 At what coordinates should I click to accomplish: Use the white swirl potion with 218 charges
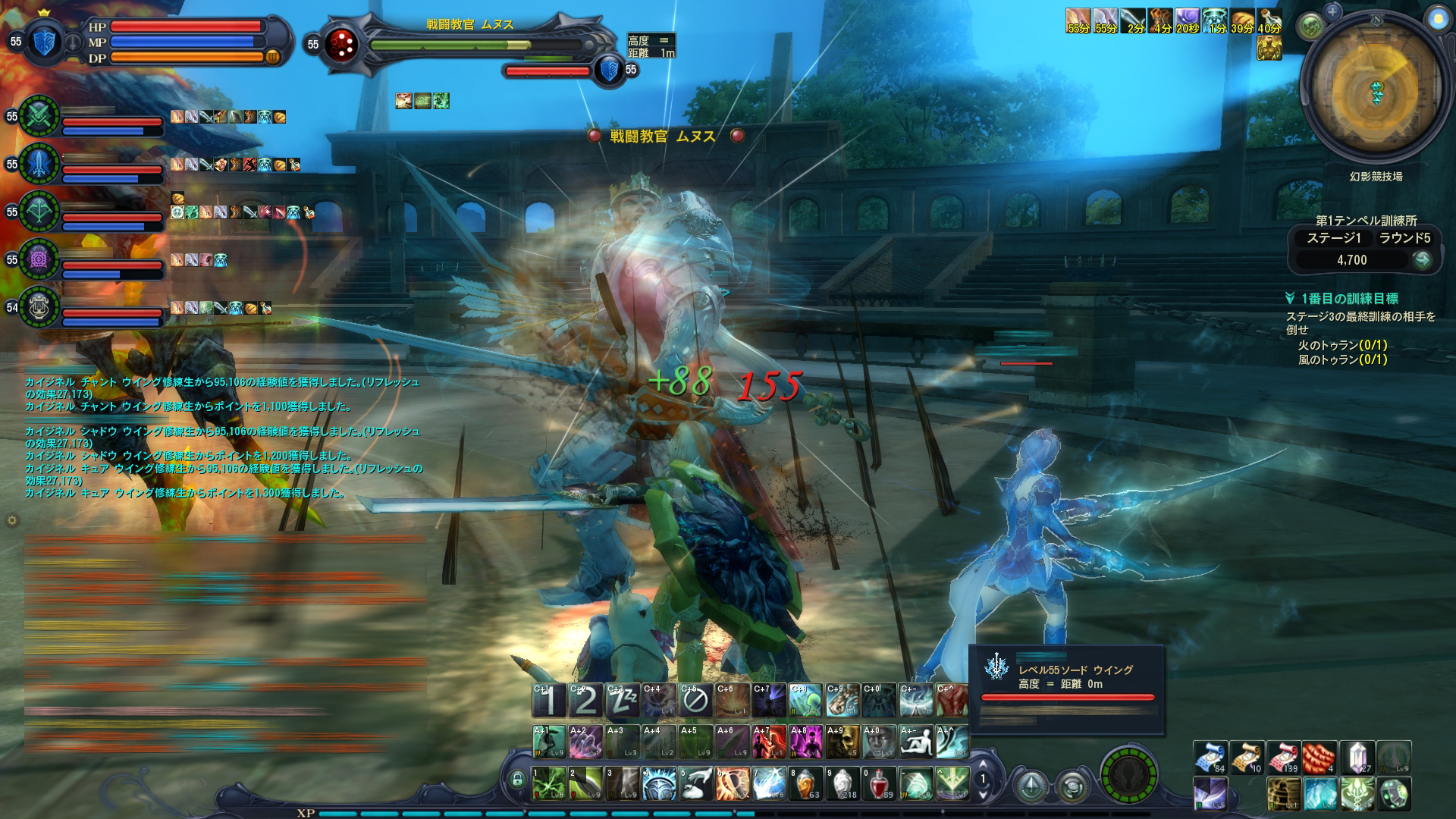[x=842, y=783]
